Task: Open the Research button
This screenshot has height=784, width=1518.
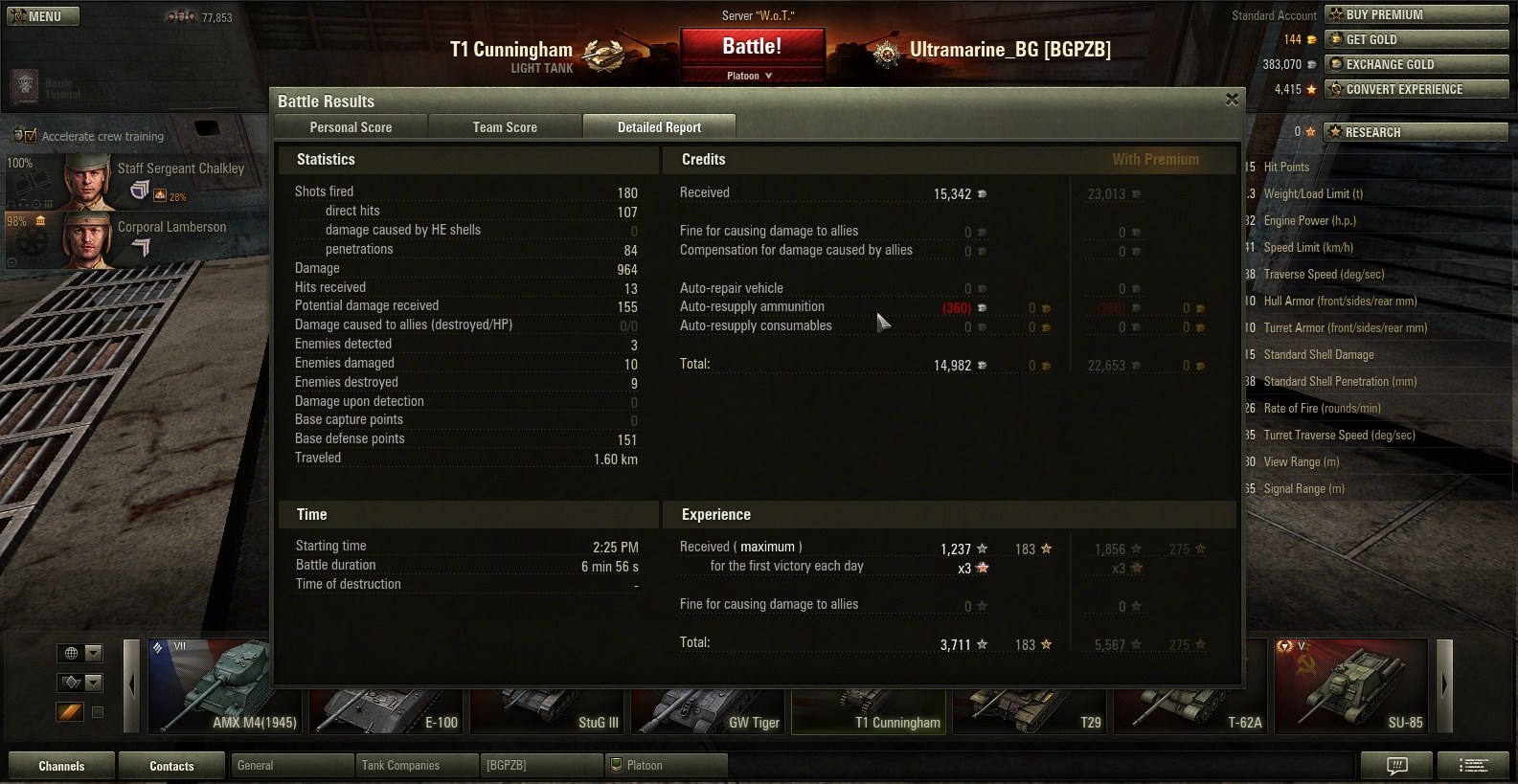Action: point(1416,132)
